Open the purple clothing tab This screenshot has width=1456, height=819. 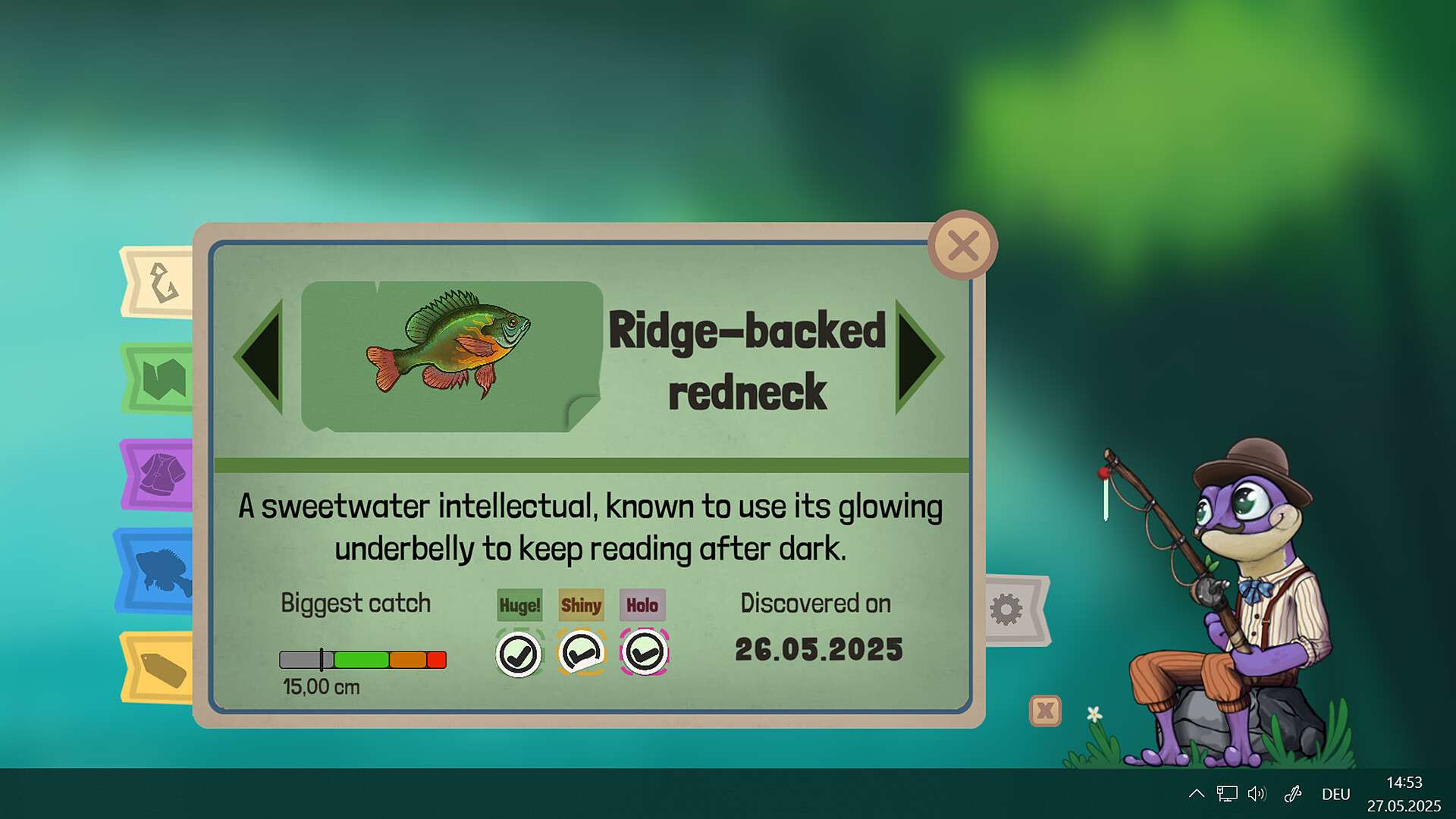(158, 475)
